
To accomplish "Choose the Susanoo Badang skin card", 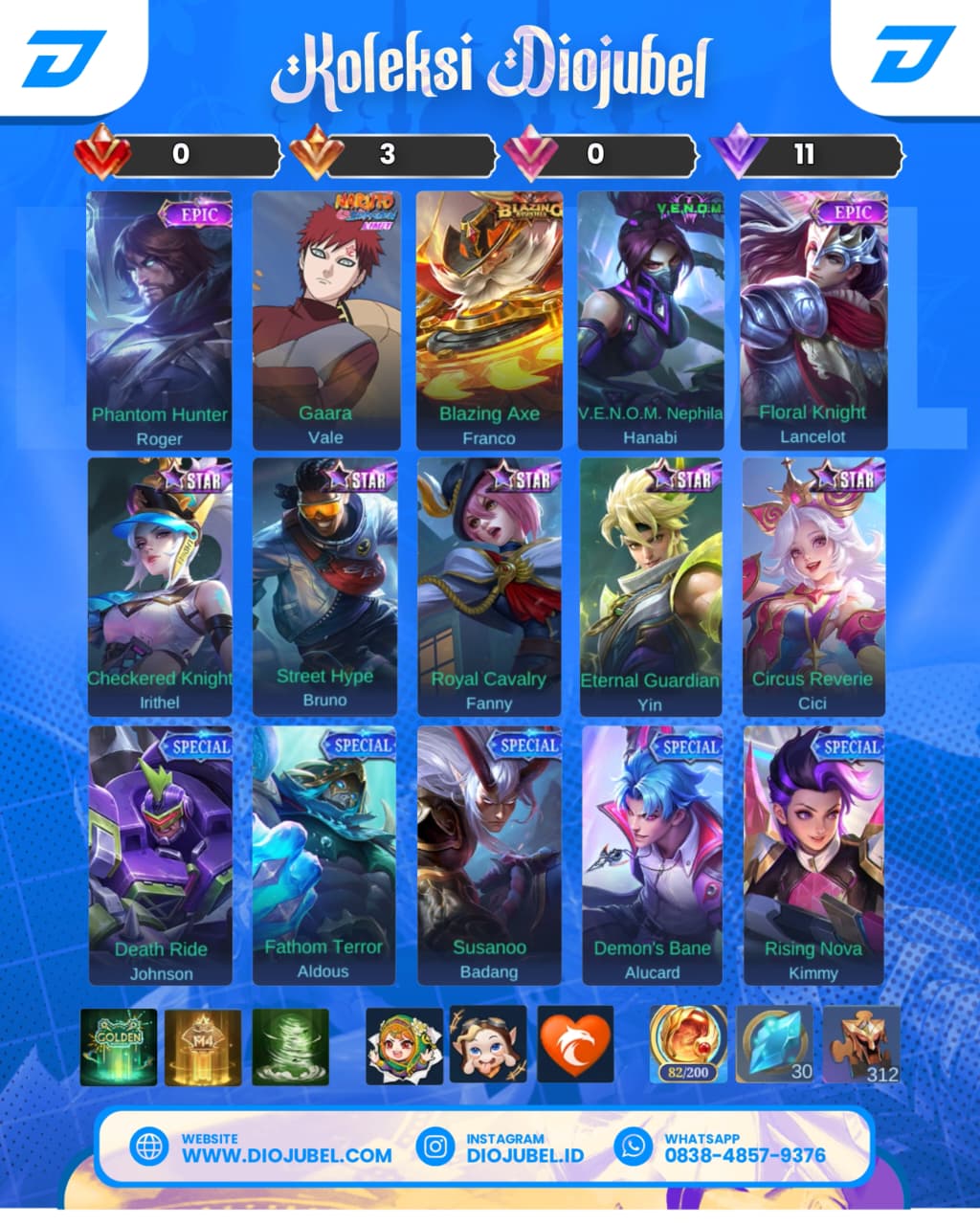I will pos(489,855).
